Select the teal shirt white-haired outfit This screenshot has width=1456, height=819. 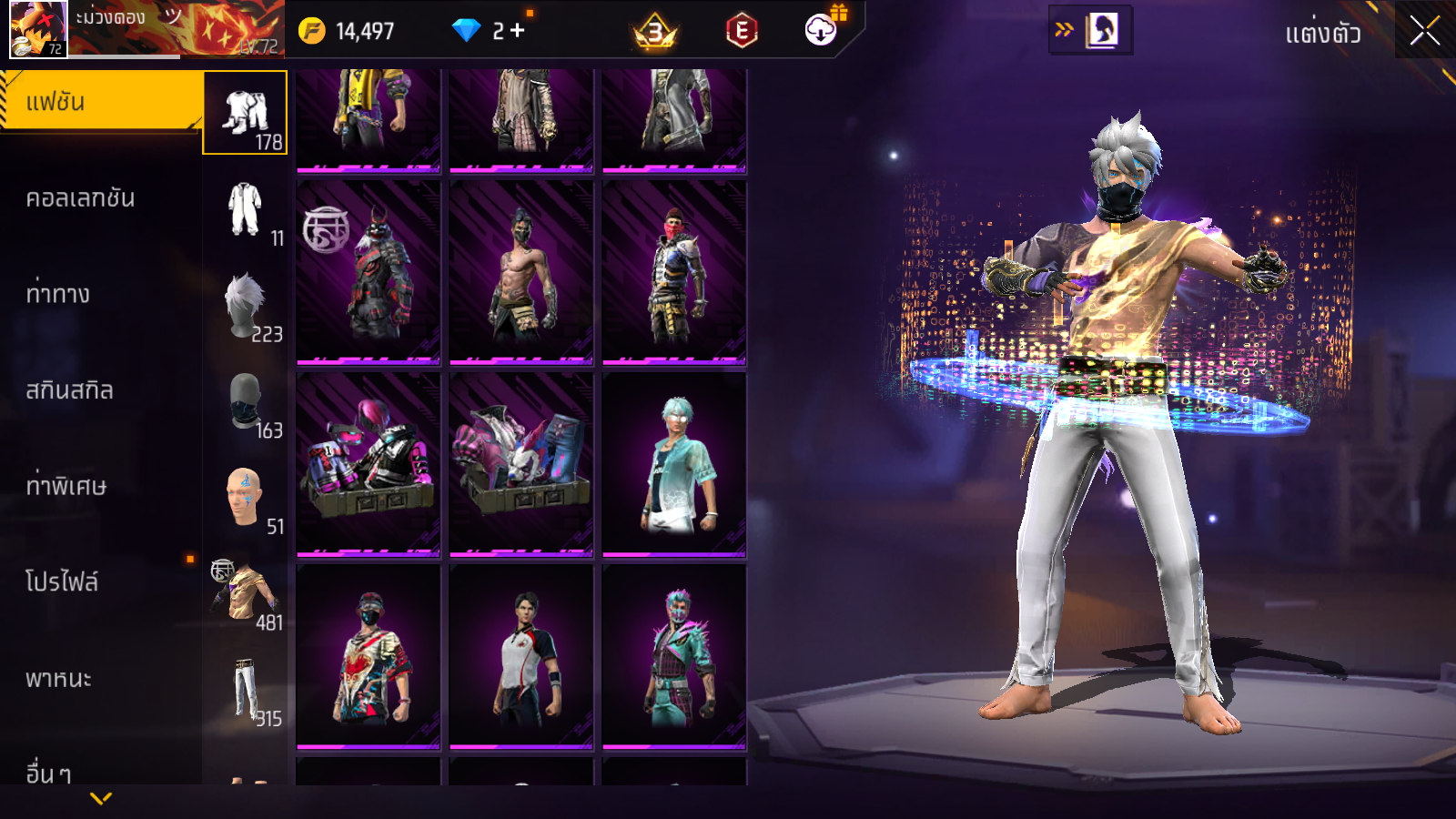674,464
